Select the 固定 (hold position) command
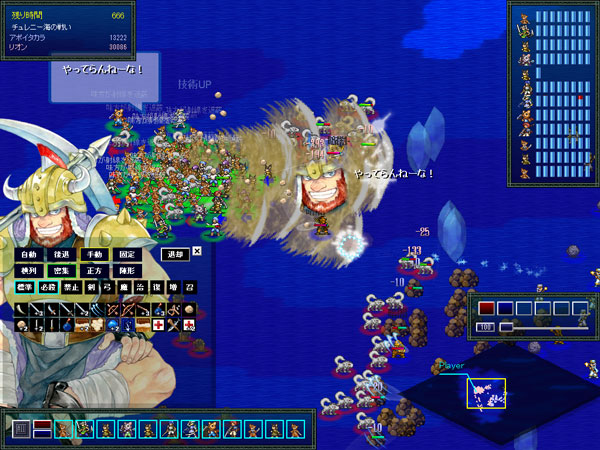This screenshot has height=450, width=600. click(x=125, y=254)
